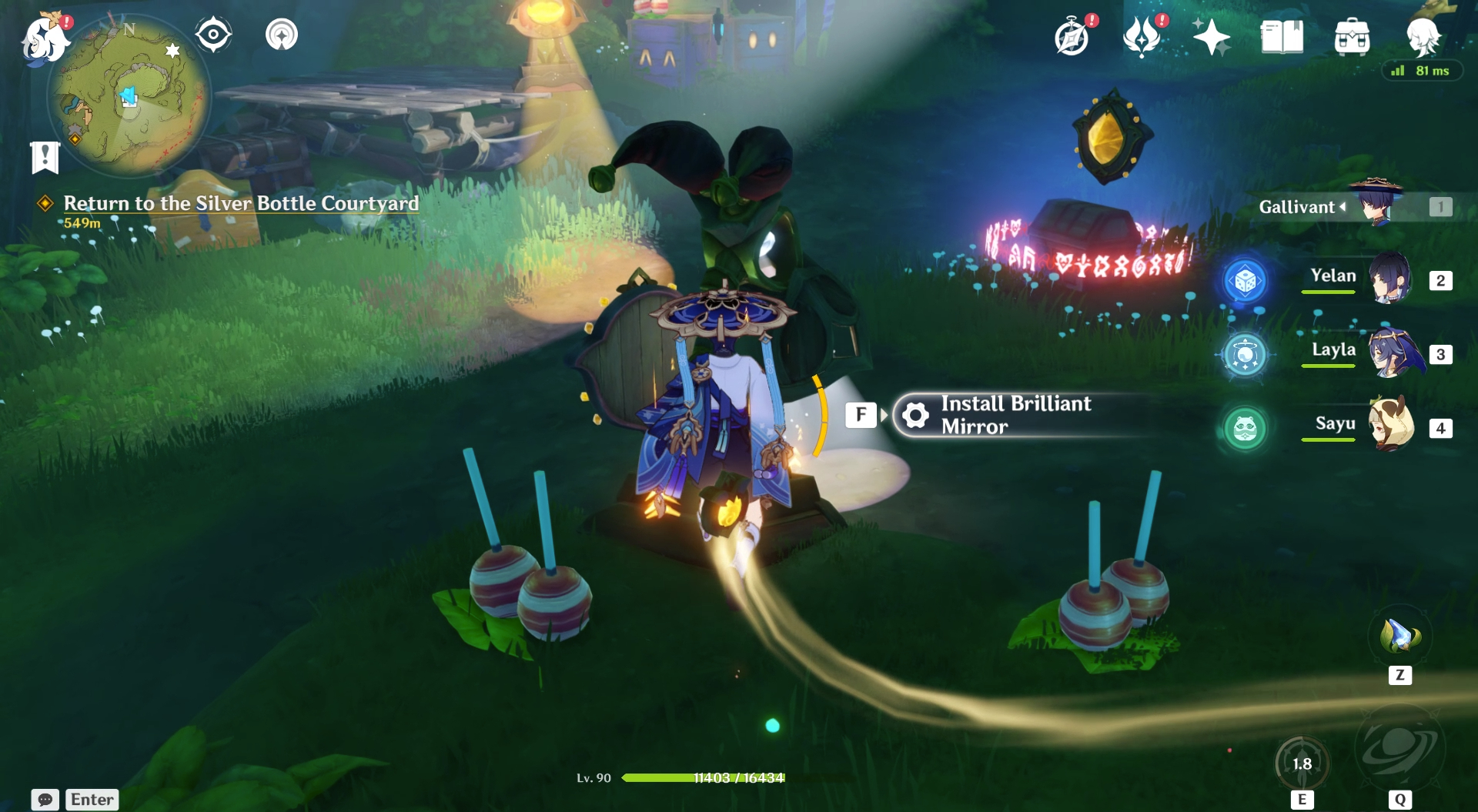
Task: Open the backpack inventory icon
Action: coord(1352,37)
